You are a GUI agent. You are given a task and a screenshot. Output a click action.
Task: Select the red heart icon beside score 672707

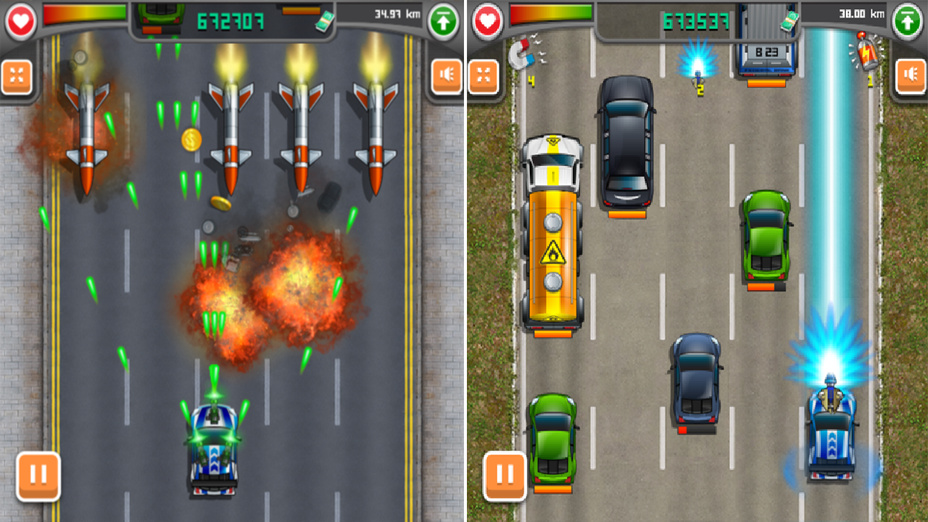coord(21,21)
